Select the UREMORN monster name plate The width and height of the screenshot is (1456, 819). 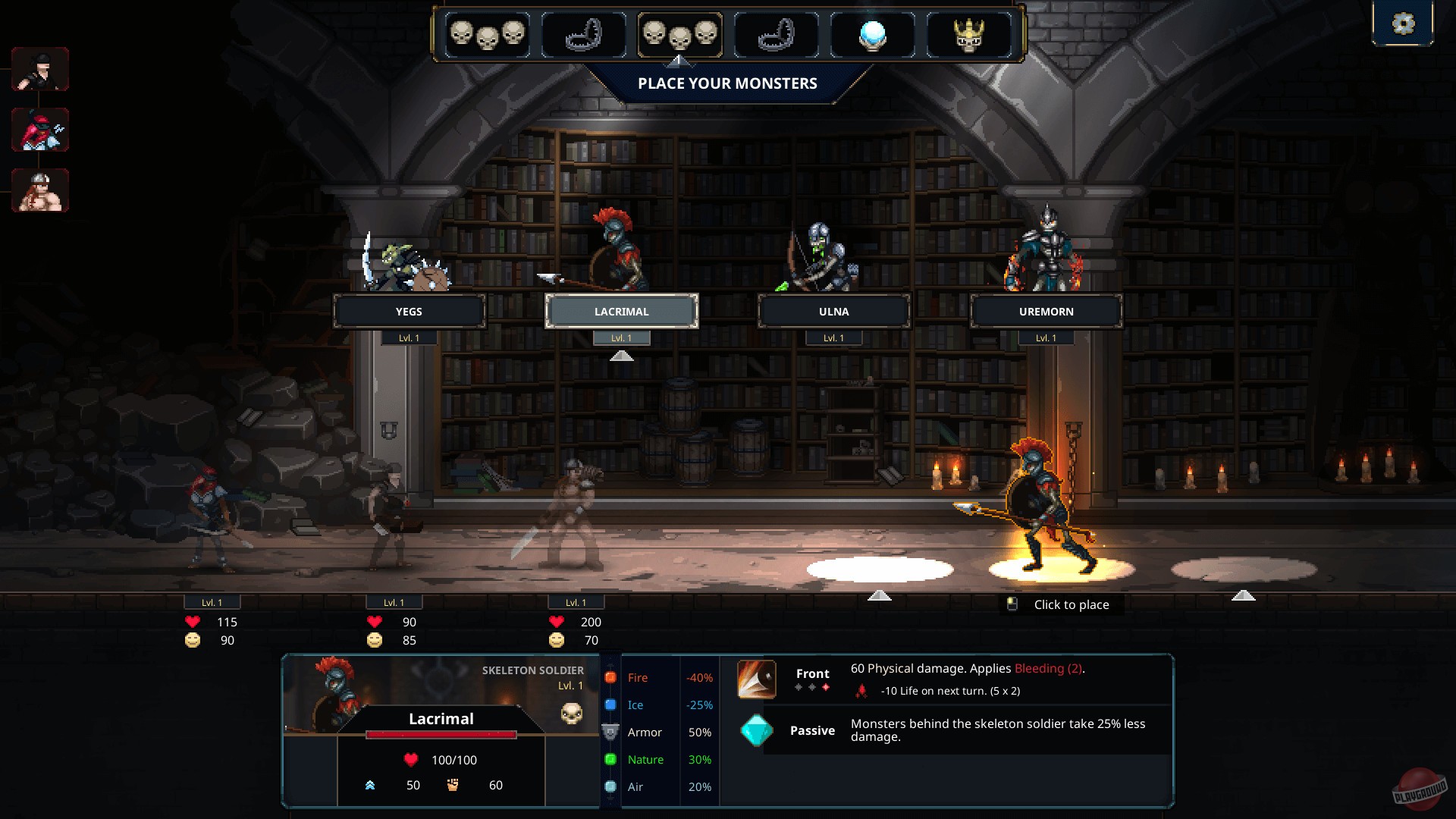pos(1046,311)
